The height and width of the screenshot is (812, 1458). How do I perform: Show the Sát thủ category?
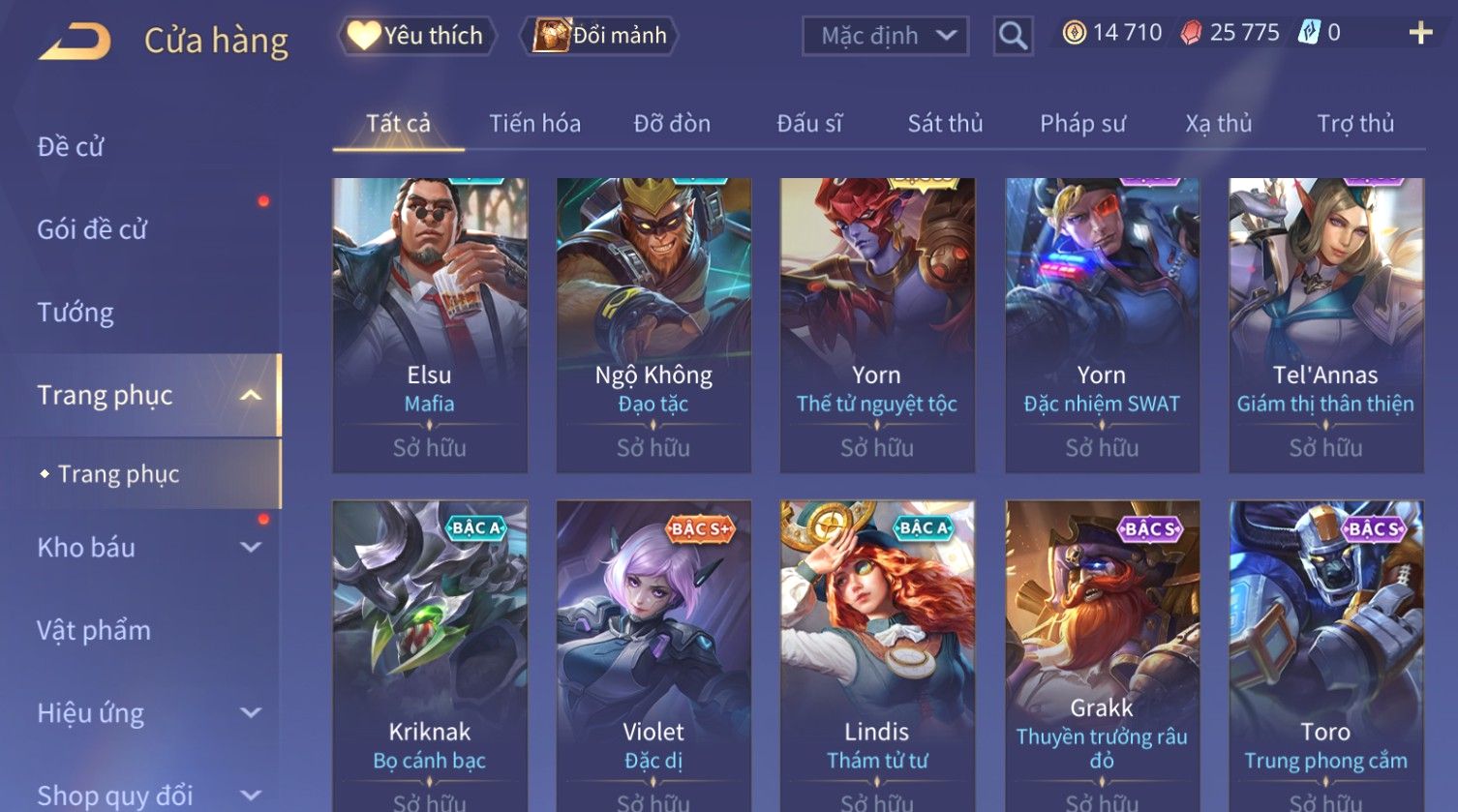945,124
